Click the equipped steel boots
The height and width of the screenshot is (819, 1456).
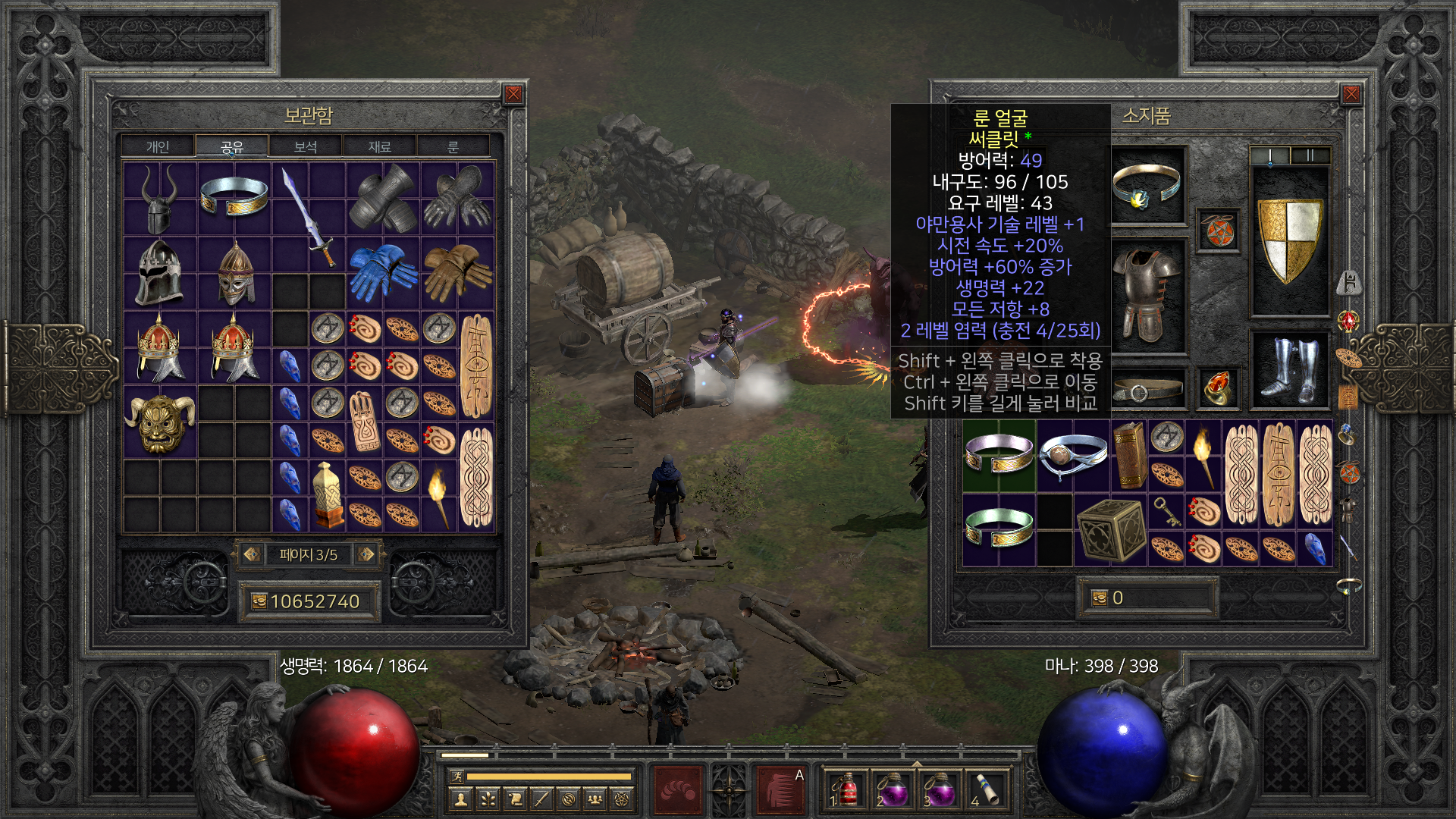[1289, 370]
